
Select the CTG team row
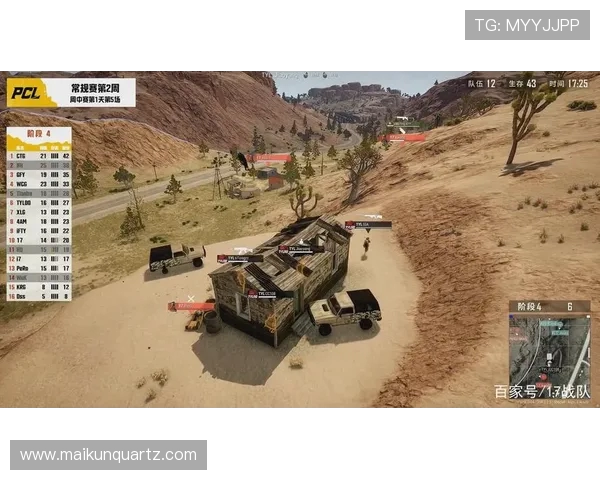click(39, 156)
